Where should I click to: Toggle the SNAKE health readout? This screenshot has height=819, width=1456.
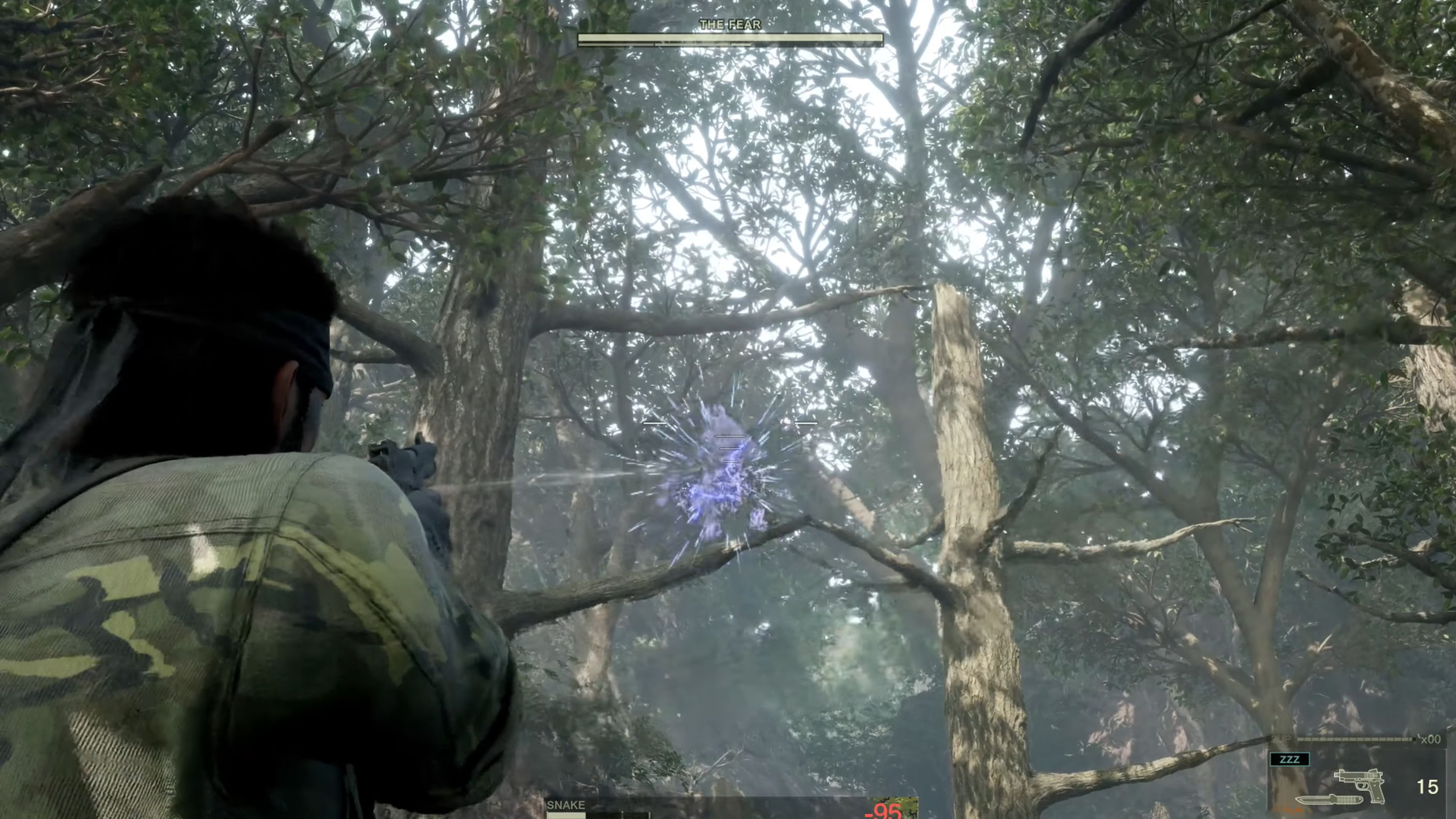(x=593, y=816)
